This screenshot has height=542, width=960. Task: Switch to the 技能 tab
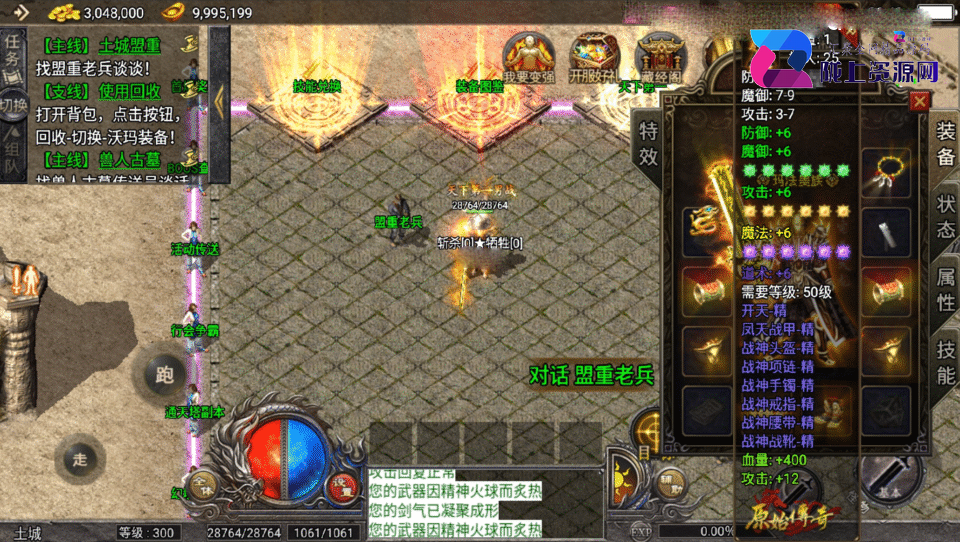(x=945, y=361)
